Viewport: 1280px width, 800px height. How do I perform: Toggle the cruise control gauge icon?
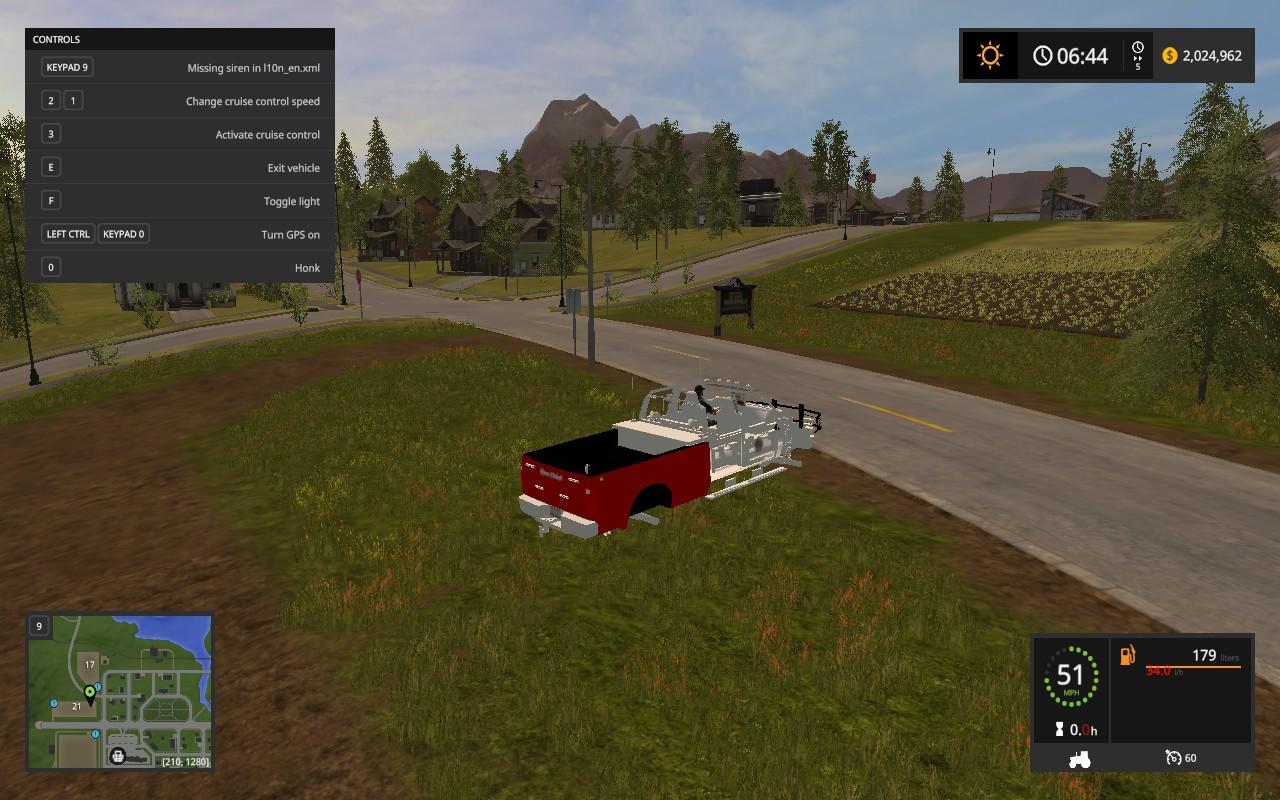click(1174, 758)
